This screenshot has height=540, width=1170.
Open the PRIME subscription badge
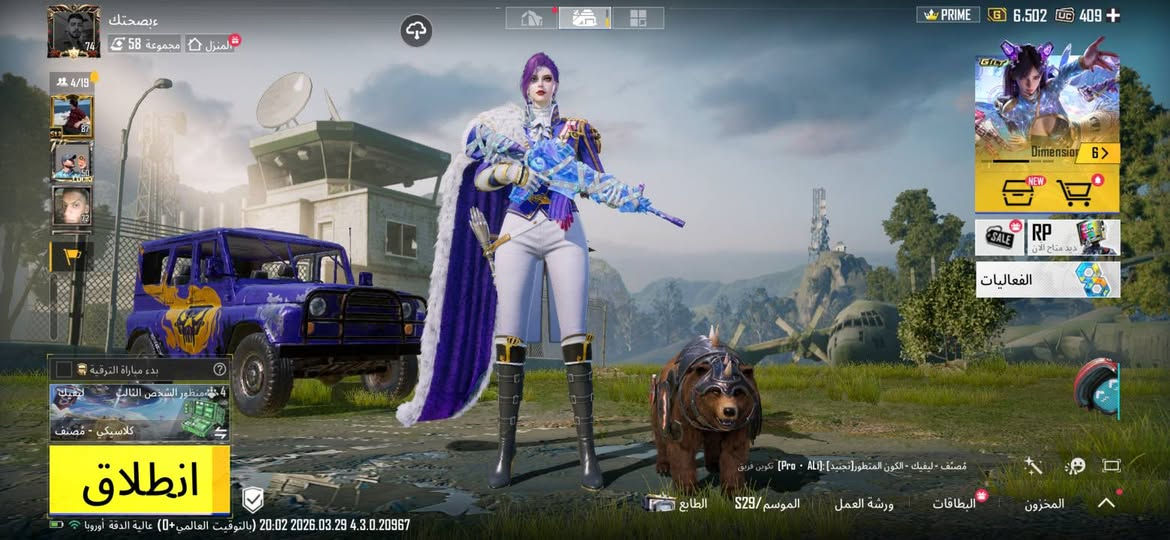click(945, 15)
